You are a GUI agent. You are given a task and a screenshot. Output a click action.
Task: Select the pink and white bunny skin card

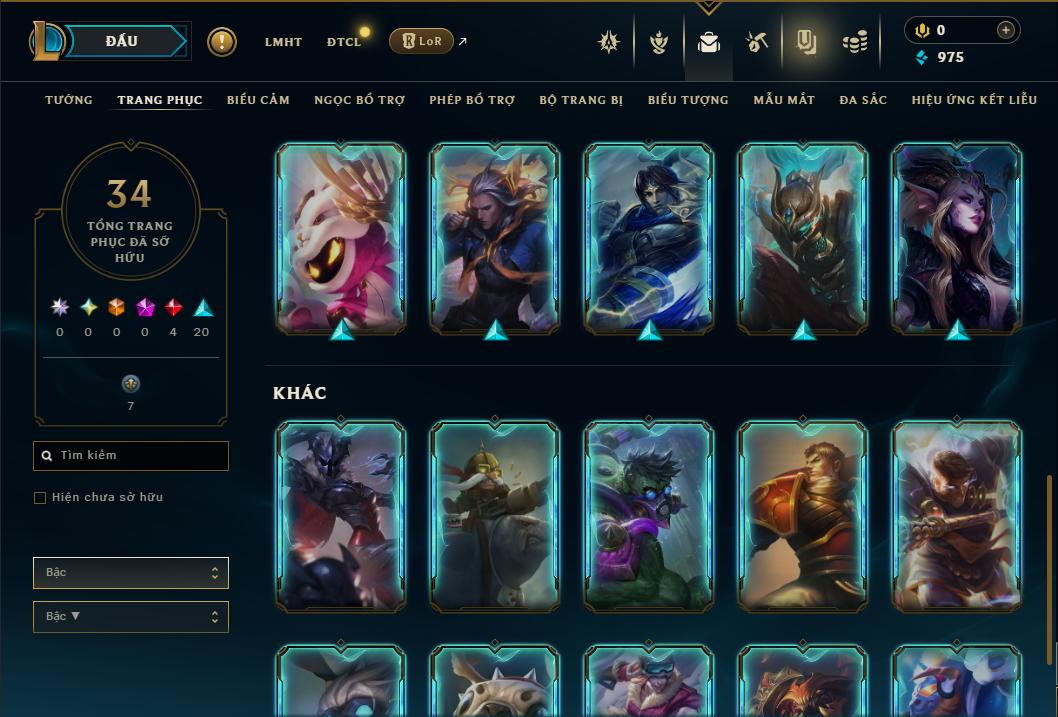[x=341, y=236]
